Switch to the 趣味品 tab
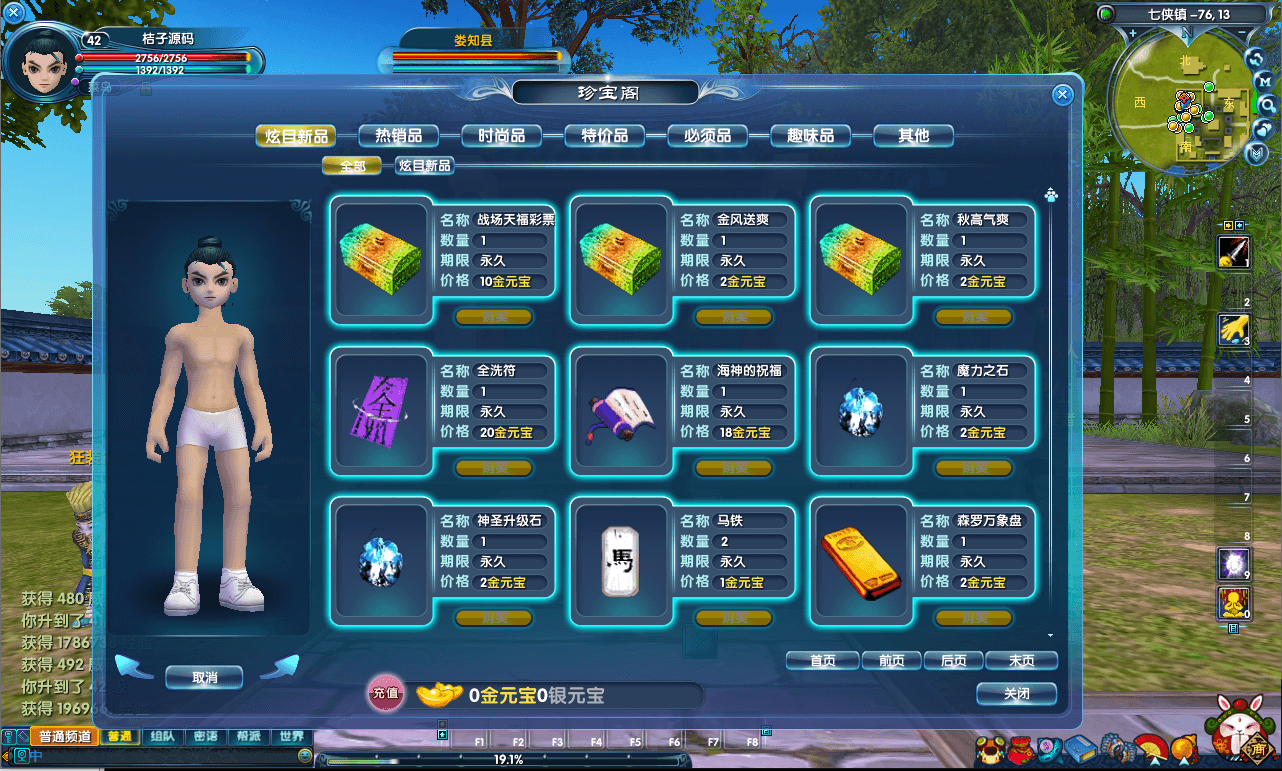This screenshot has height=771, width=1282. point(810,136)
